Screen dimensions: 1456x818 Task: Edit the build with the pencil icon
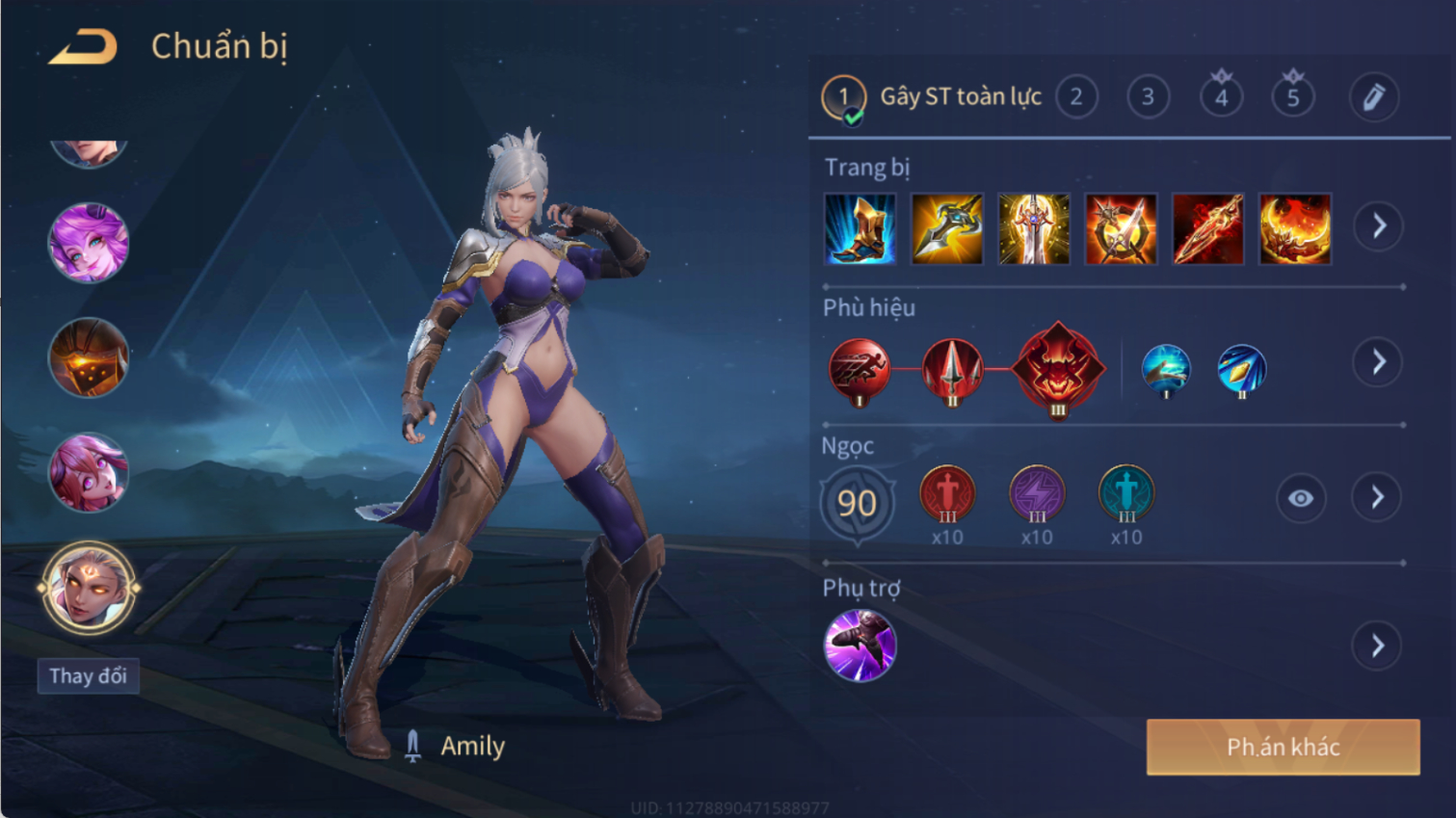1373,97
